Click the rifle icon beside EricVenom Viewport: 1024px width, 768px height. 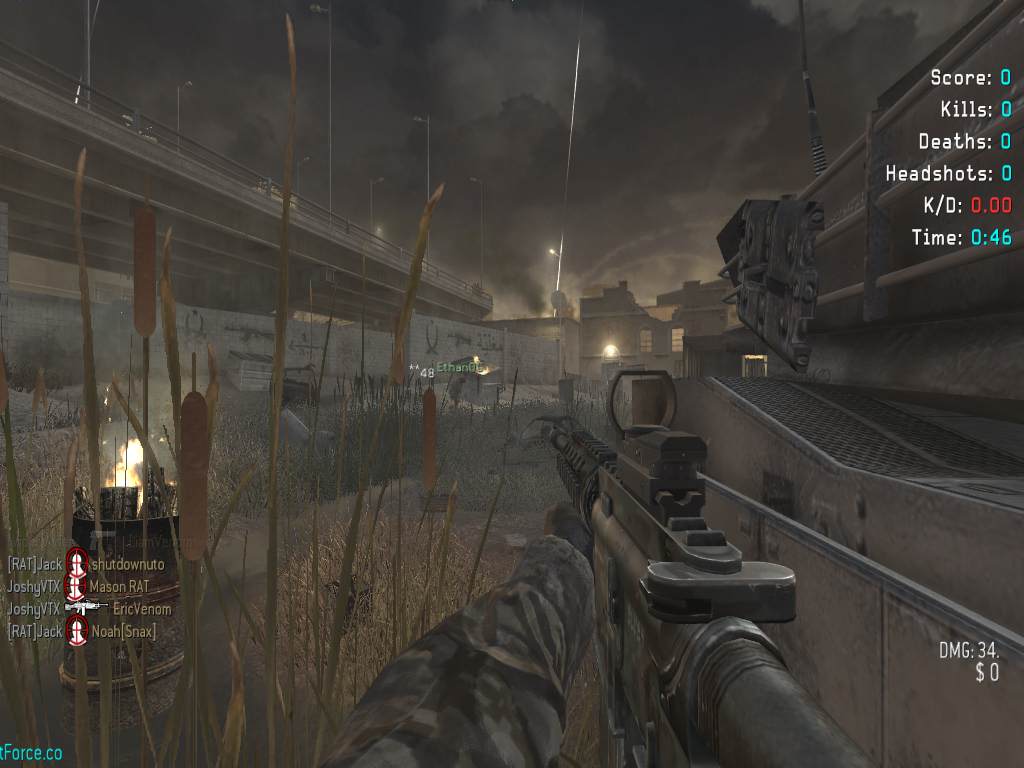pos(87,609)
